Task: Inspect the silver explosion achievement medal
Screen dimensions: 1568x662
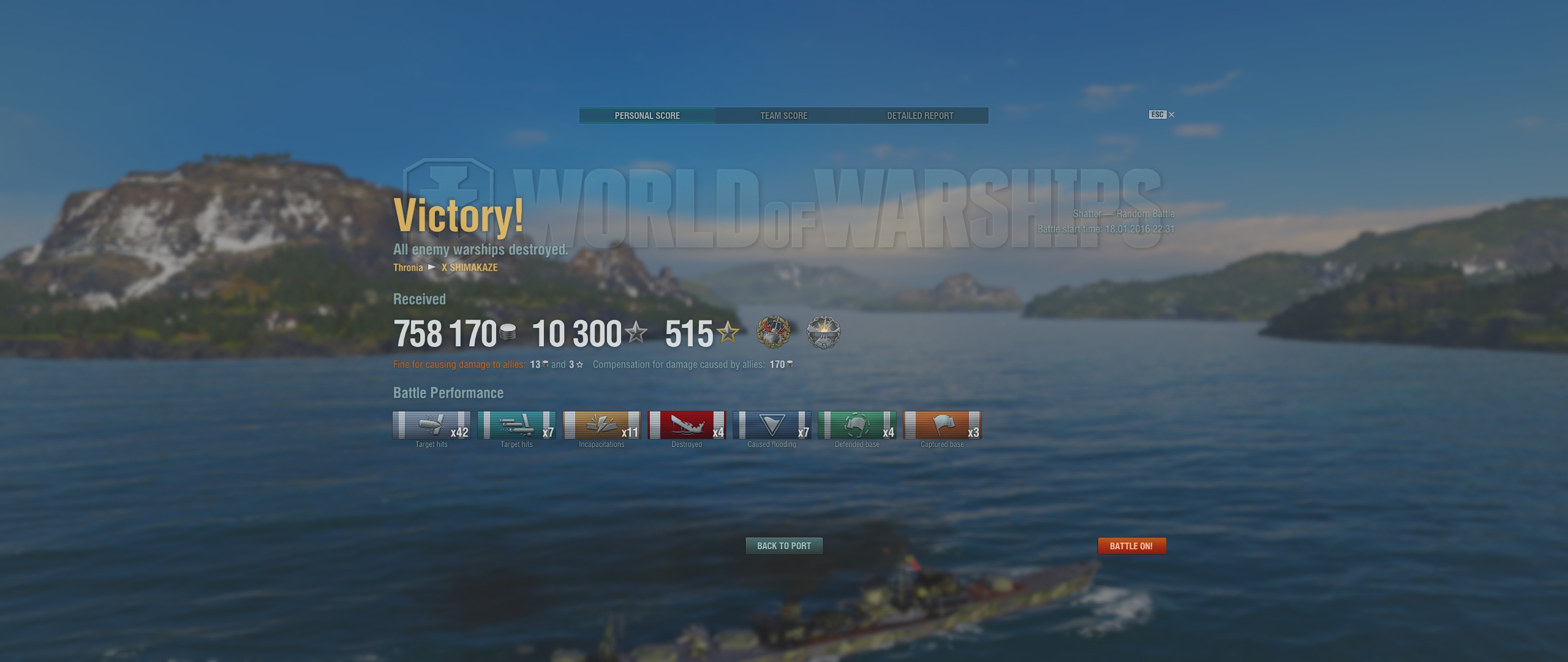Action: [x=824, y=333]
